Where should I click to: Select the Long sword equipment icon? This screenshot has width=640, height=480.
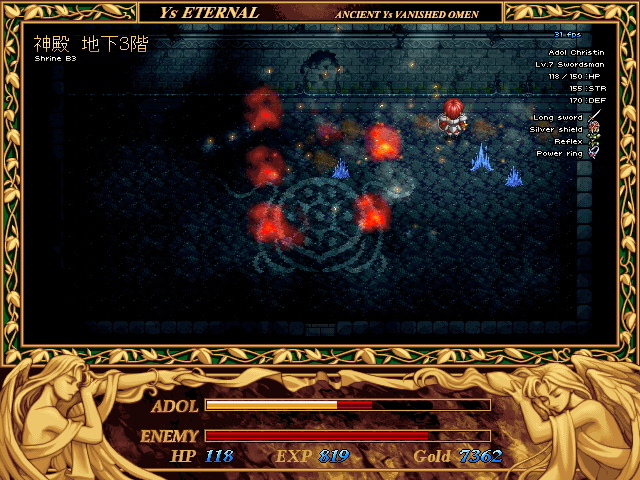point(594,117)
